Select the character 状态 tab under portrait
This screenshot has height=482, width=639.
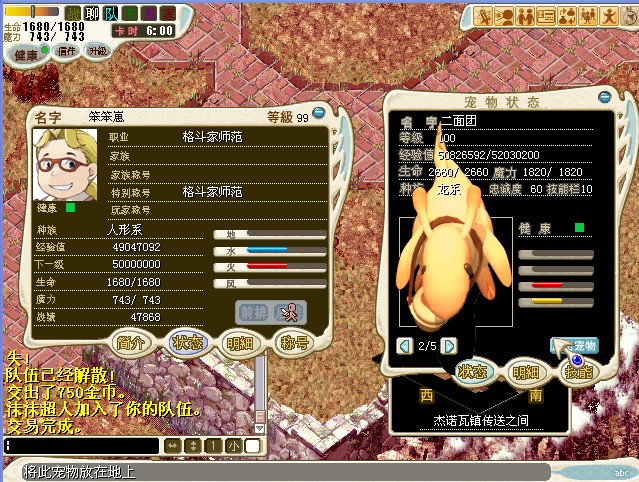click(186, 342)
